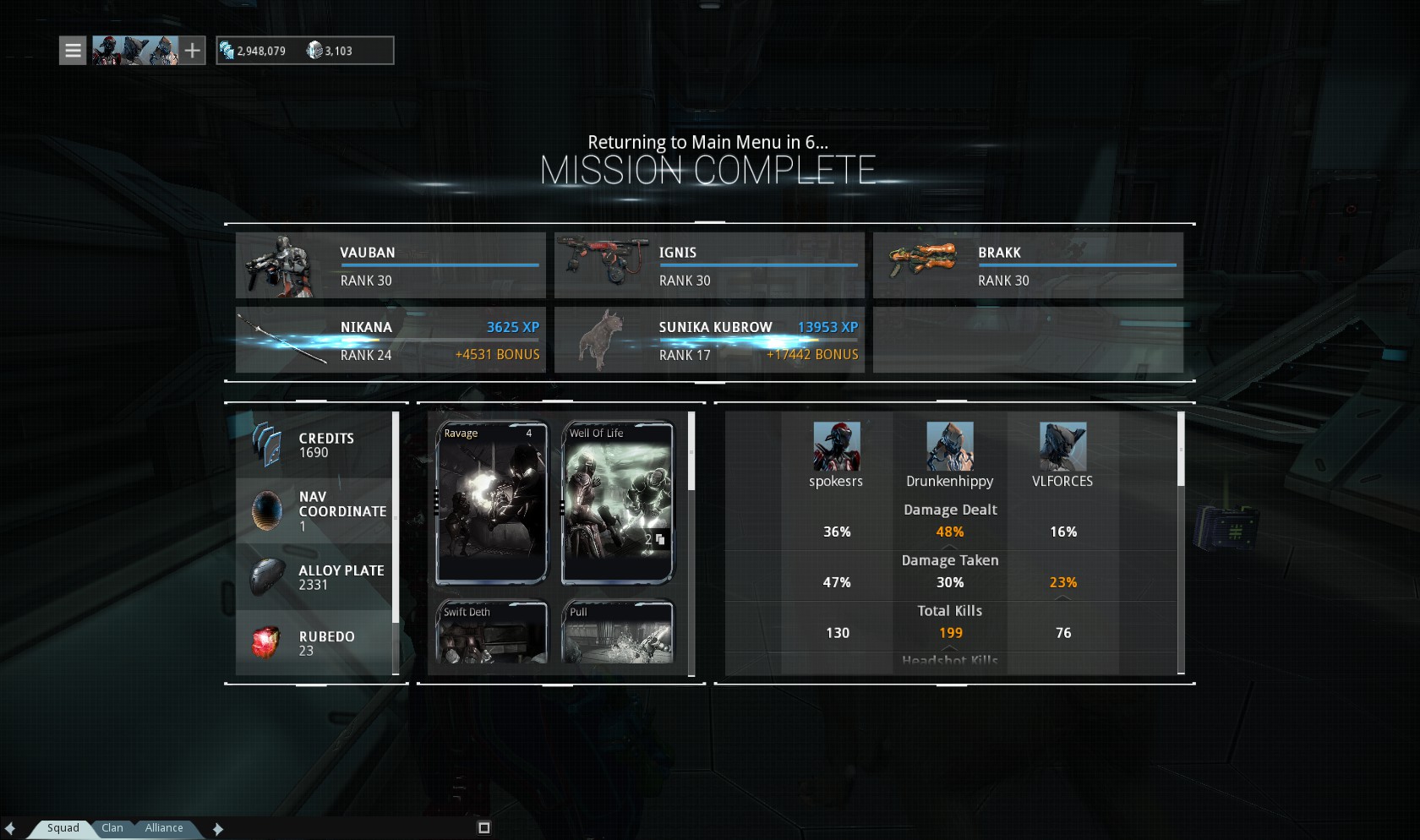Choose the Brakk weapon panel
Screen dimensions: 1420x840
coord(1028,265)
